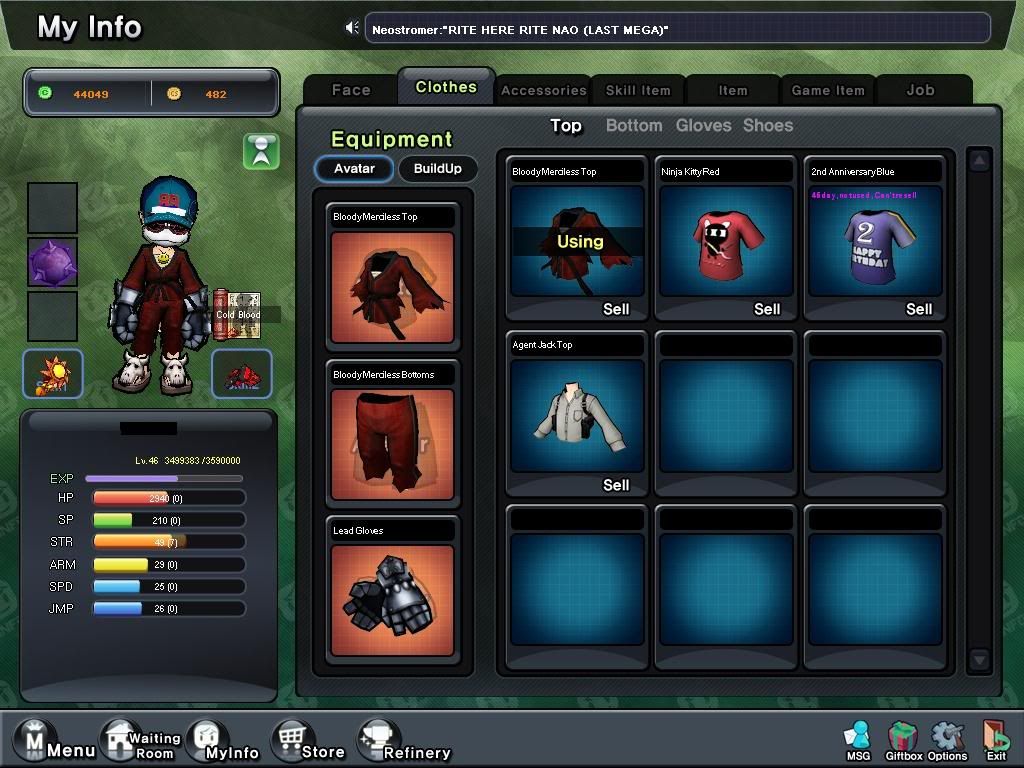Open the Giftbox
The width and height of the screenshot is (1024, 768).
[903, 741]
